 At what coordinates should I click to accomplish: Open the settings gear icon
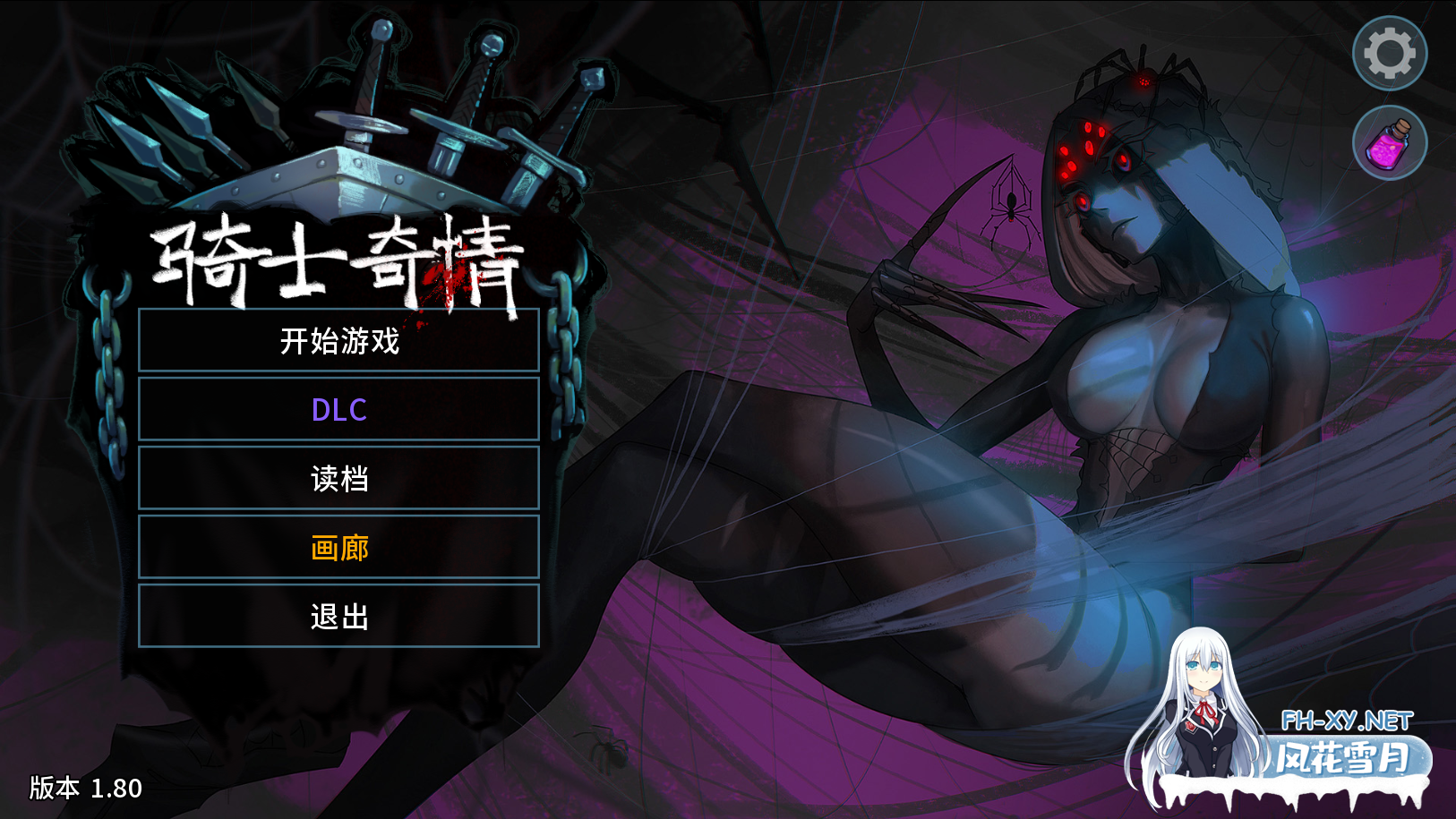pos(1389,54)
